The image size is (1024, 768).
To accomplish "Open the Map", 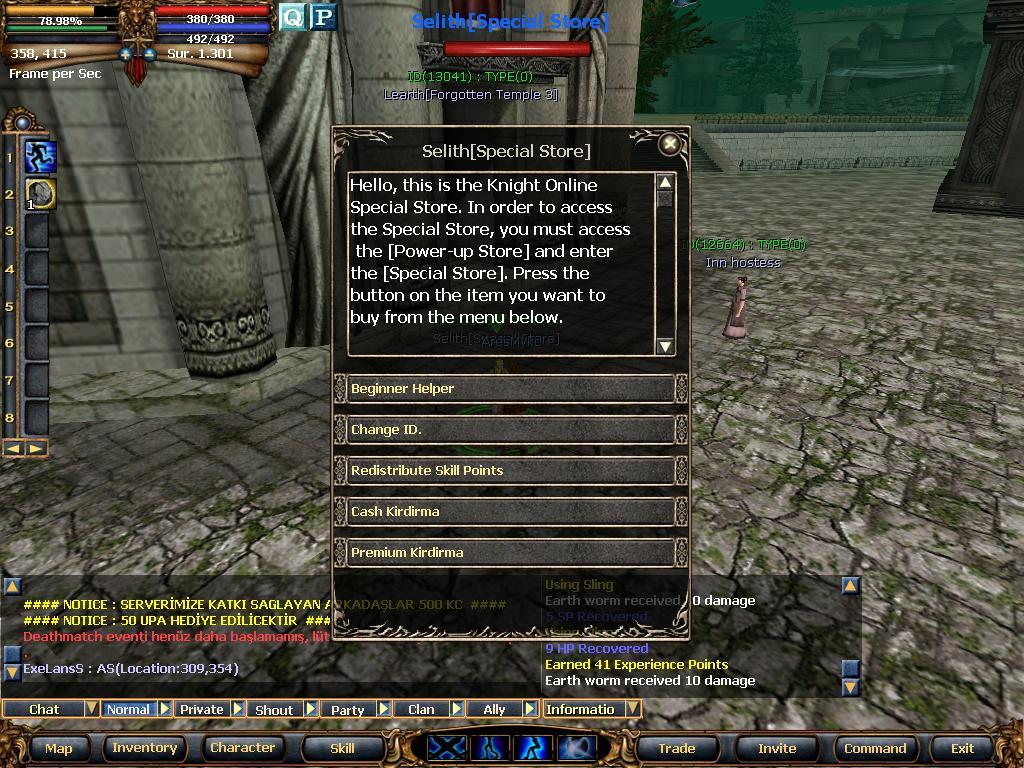I will click(59, 748).
